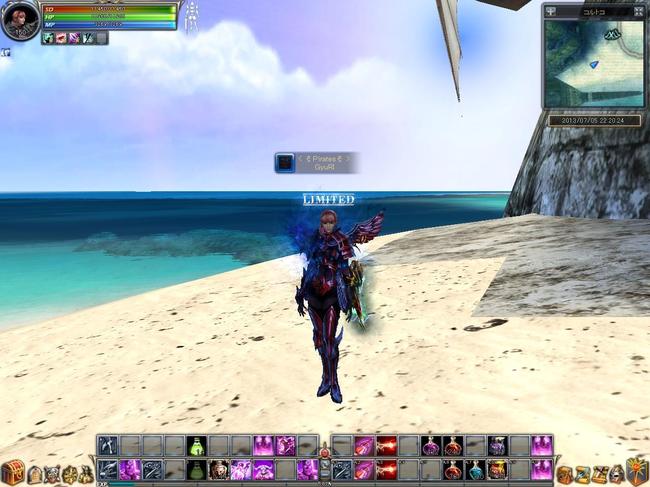
Task: Click the minimap's top-left corner button
Action: point(550,12)
